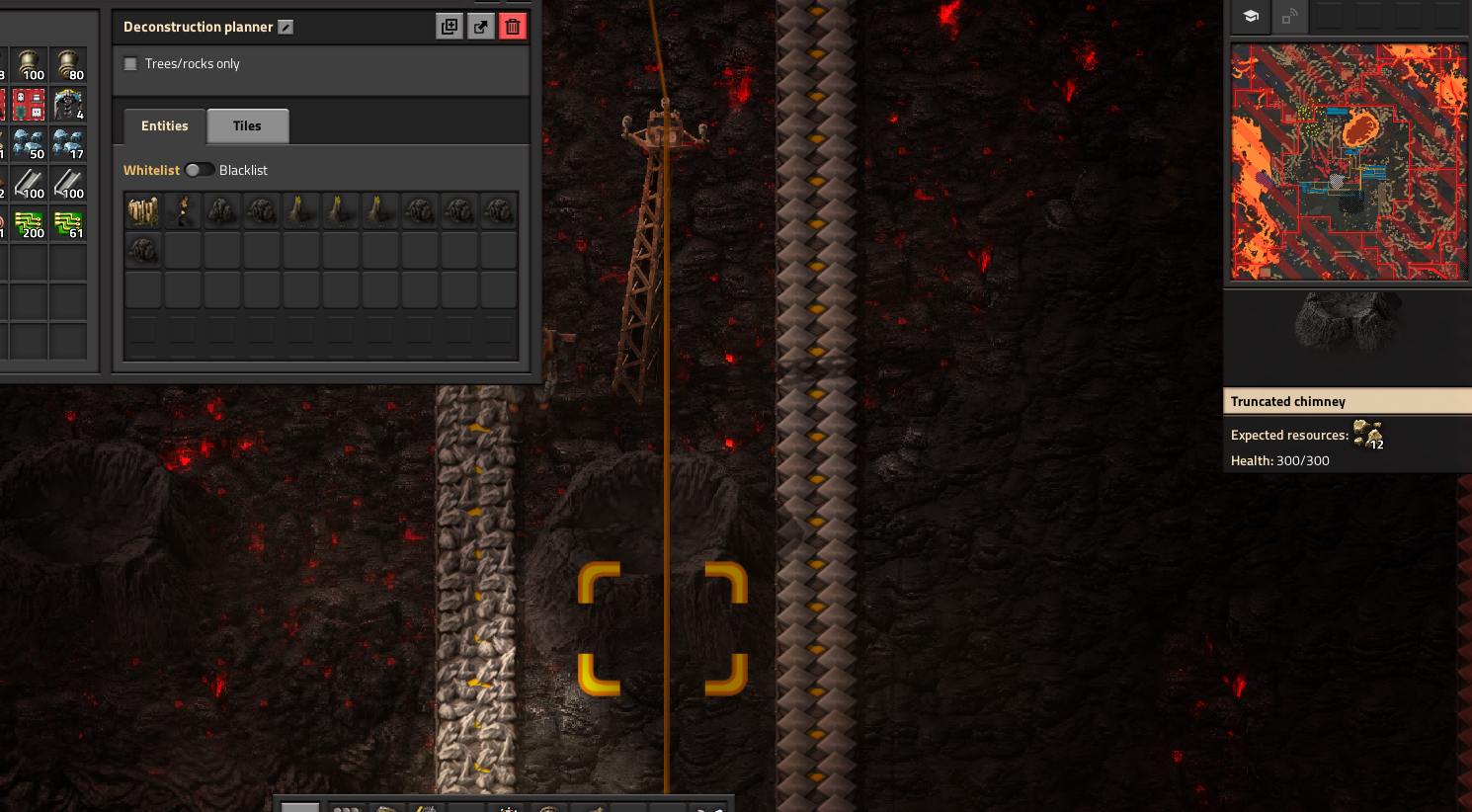Delete the deconstruction planner with the trash button
Viewport: 1472px width, 812px height.
click(x=512, y=27)
